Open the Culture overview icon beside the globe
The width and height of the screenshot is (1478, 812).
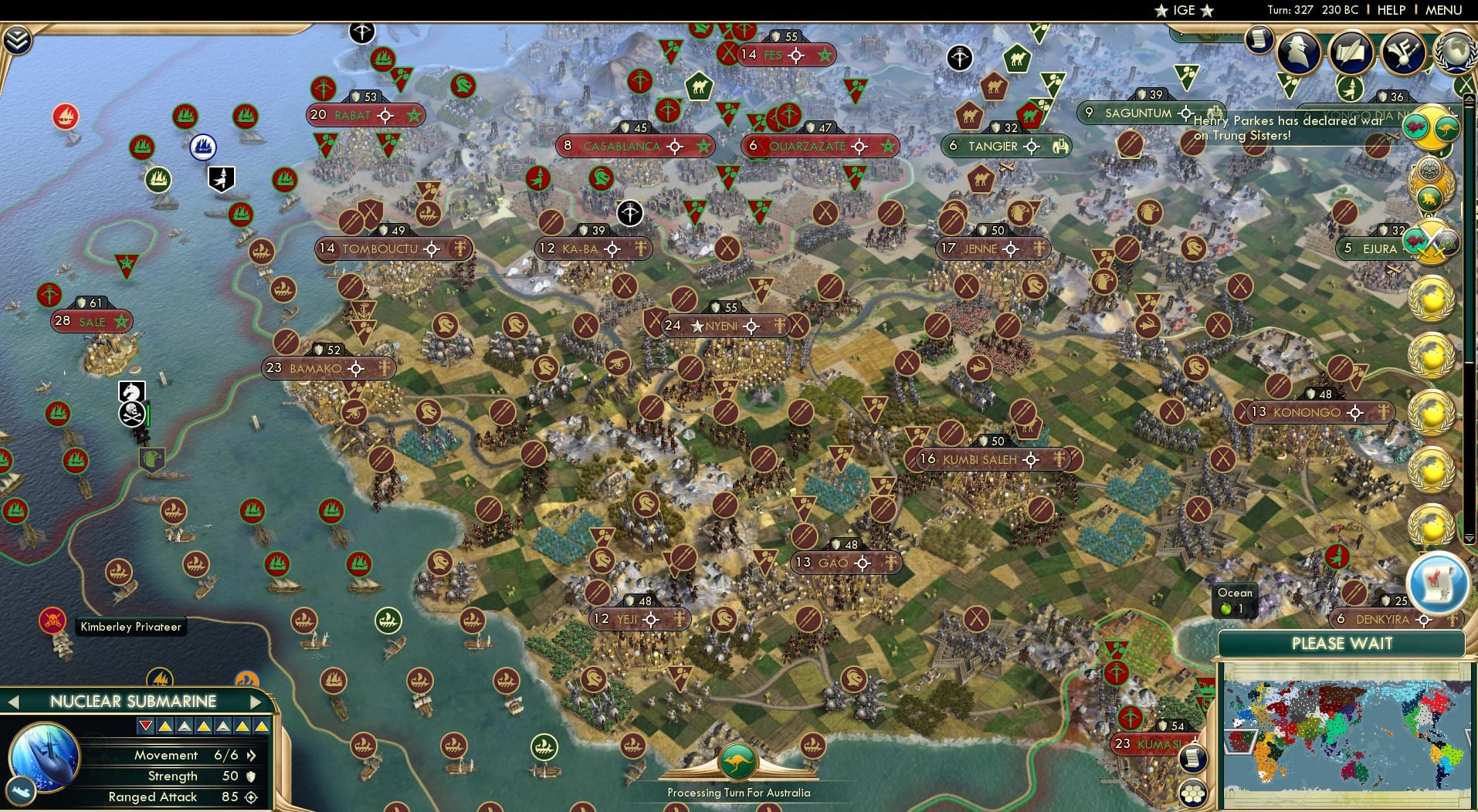(1402, 52)
